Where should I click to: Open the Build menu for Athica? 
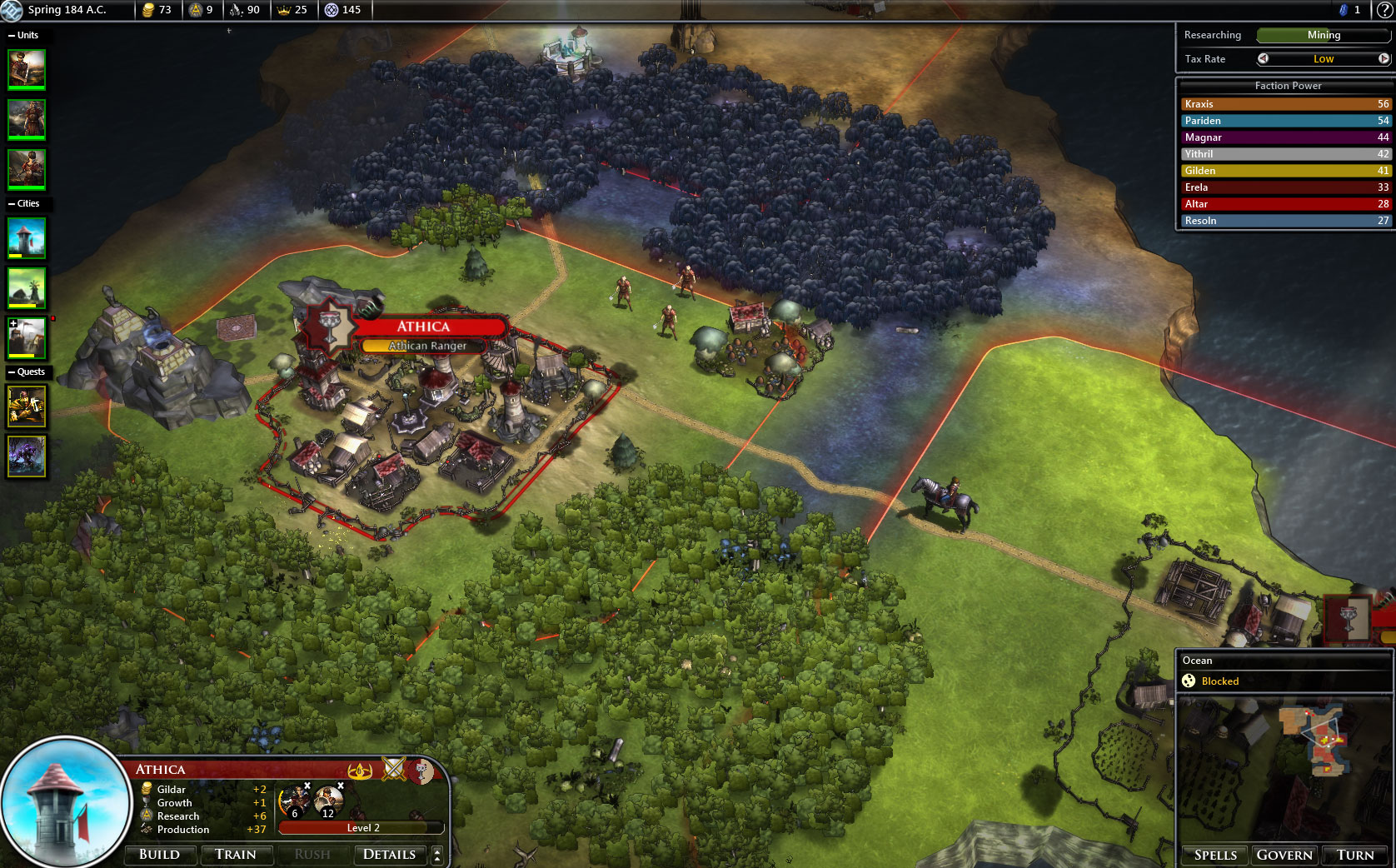pos(159,855)
